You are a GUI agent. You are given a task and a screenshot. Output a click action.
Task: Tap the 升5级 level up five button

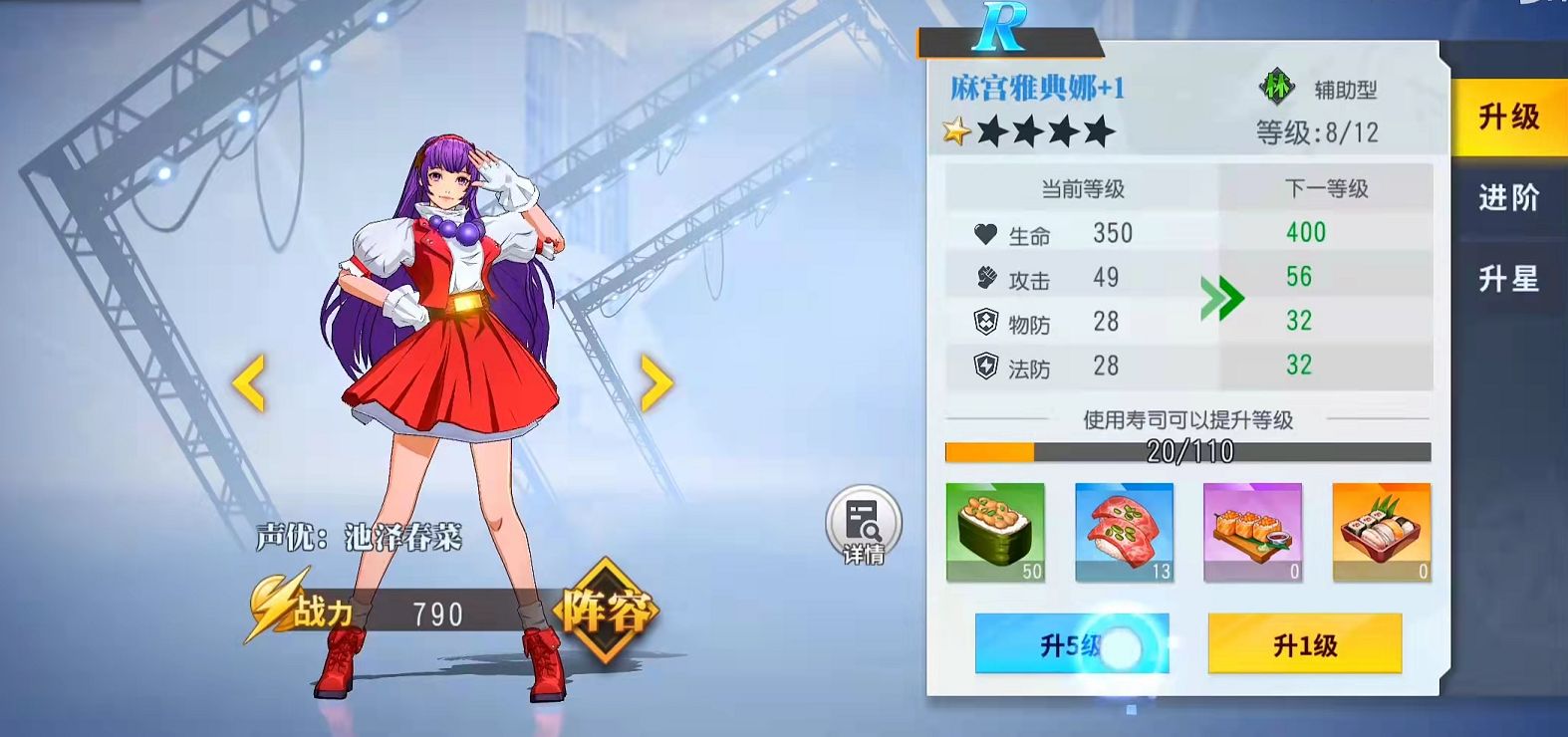tap(1071, 644)
